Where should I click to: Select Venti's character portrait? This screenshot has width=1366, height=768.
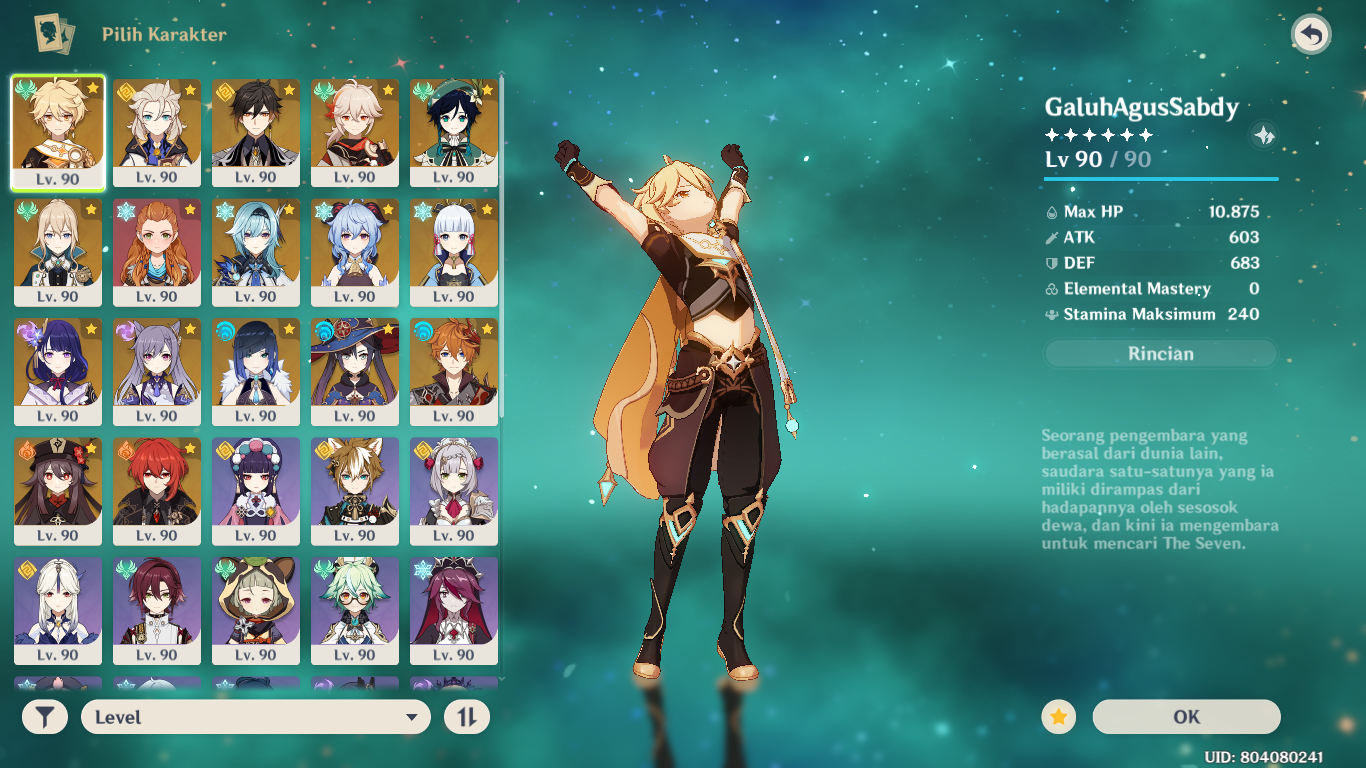[455, 120]
